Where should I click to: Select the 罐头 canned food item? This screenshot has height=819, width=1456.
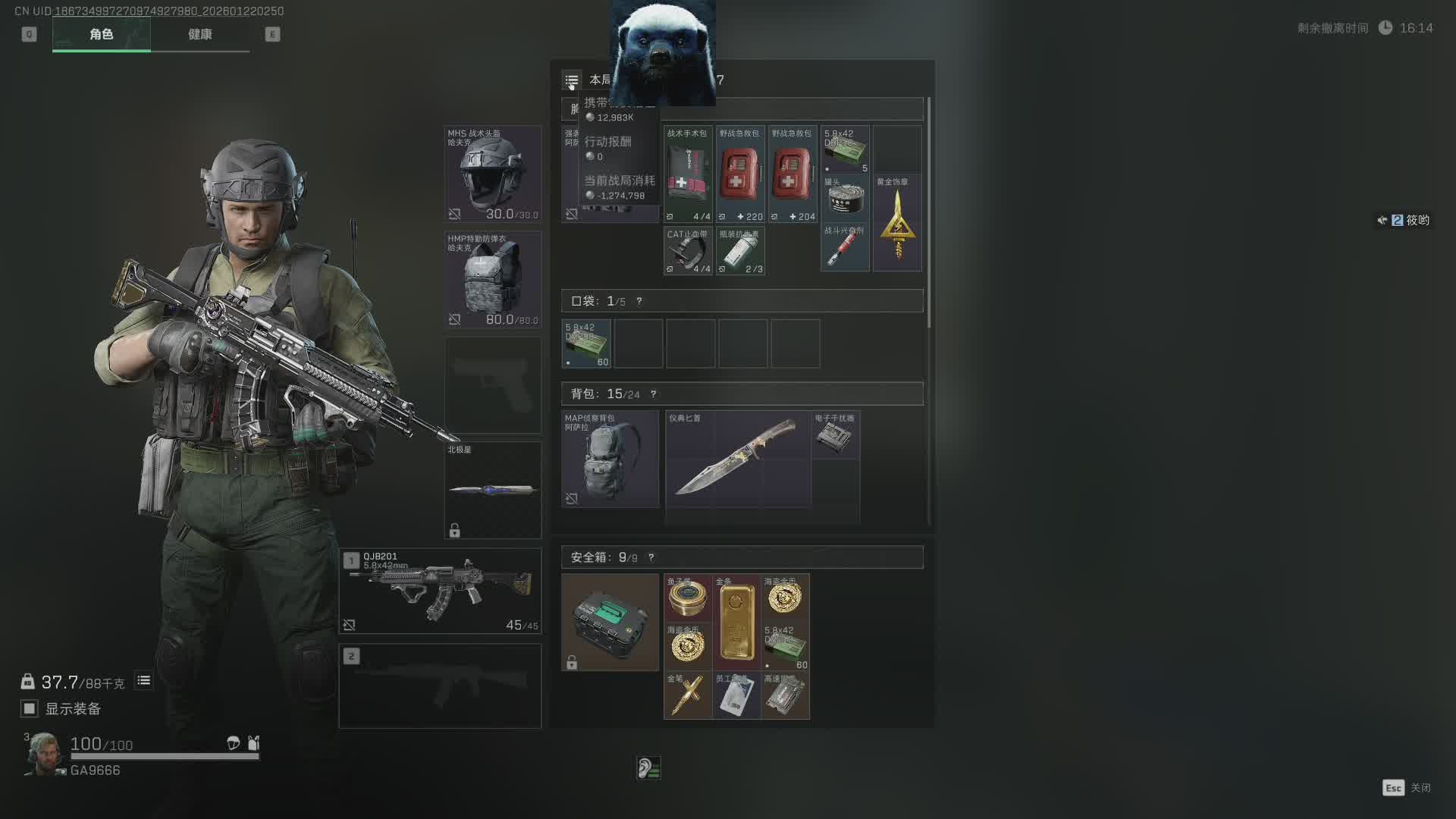click(x=845, y=198)
